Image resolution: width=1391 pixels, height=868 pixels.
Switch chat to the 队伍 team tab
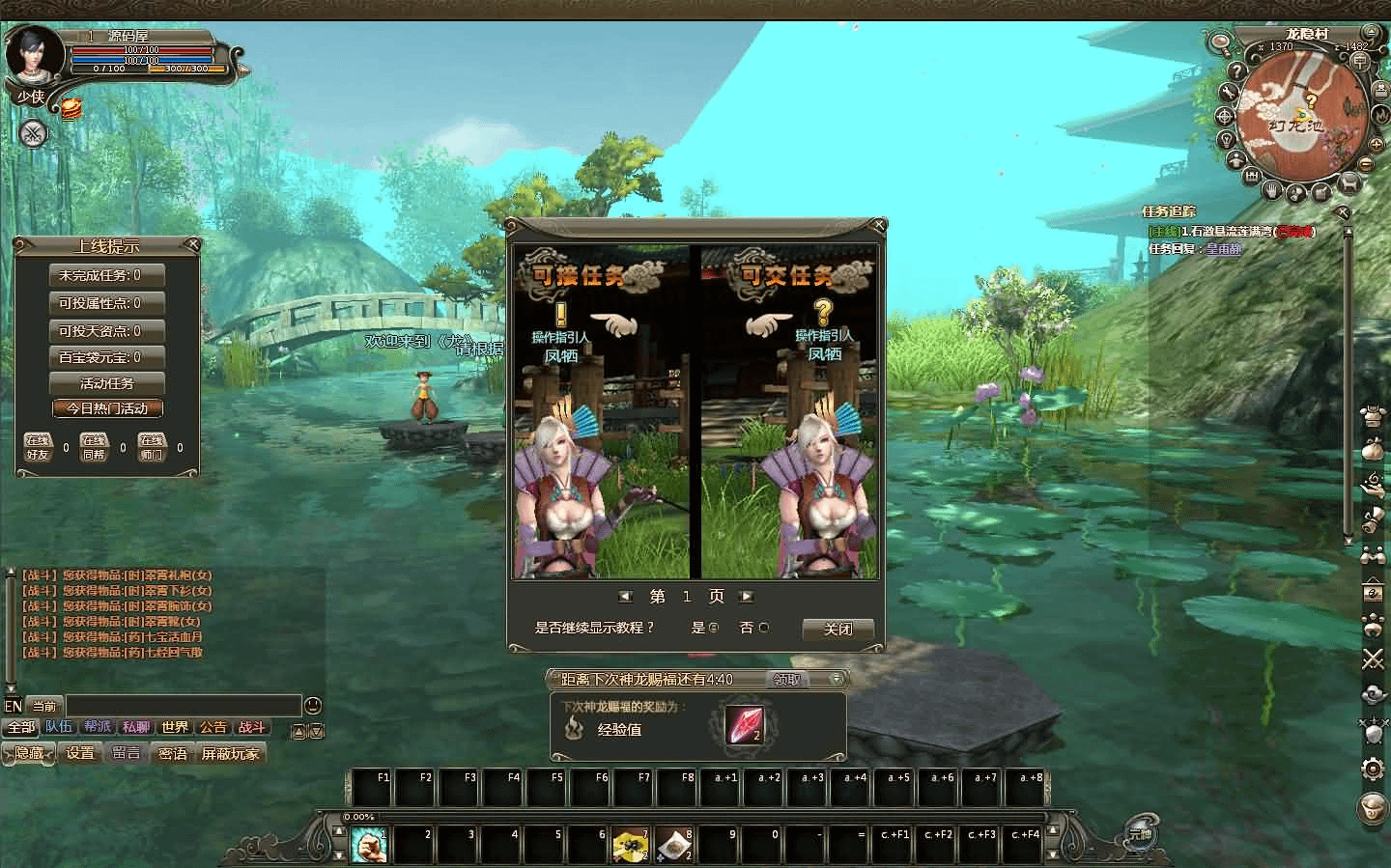click(59, 727)
